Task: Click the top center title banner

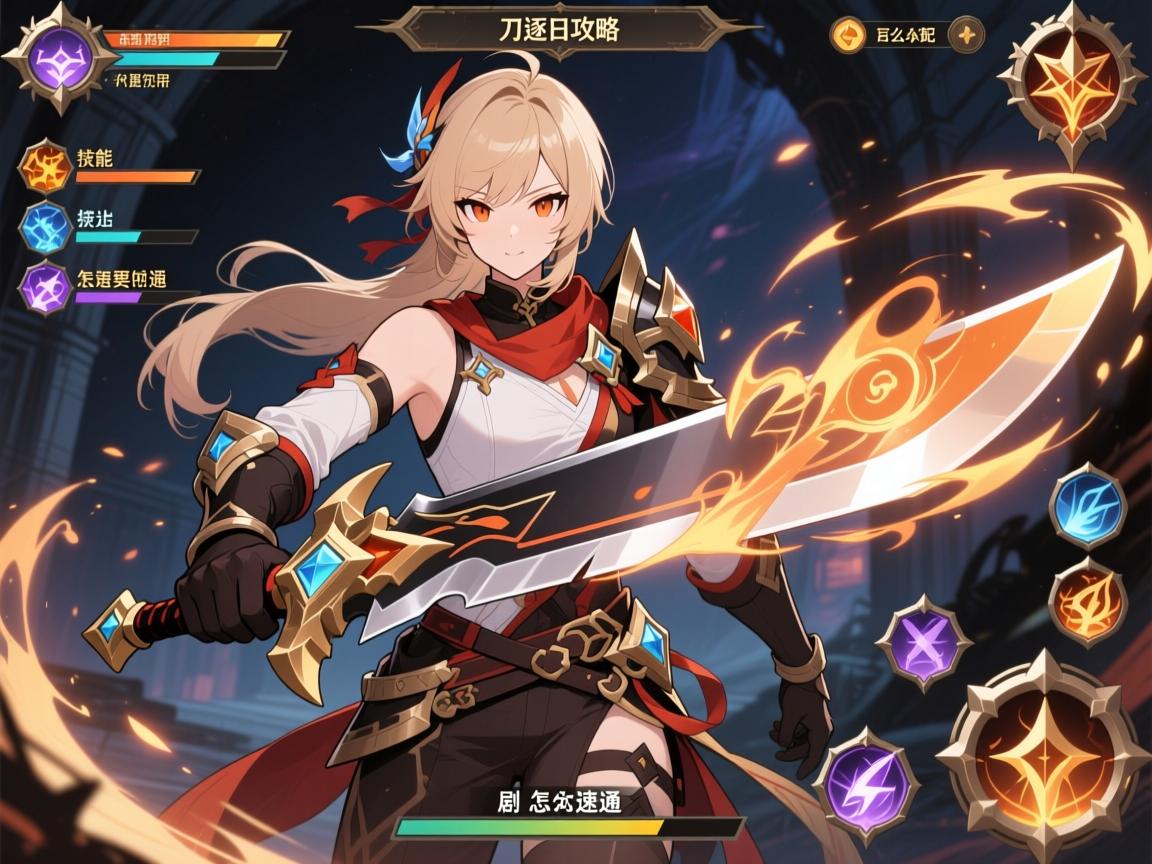Action: (558, 30)
